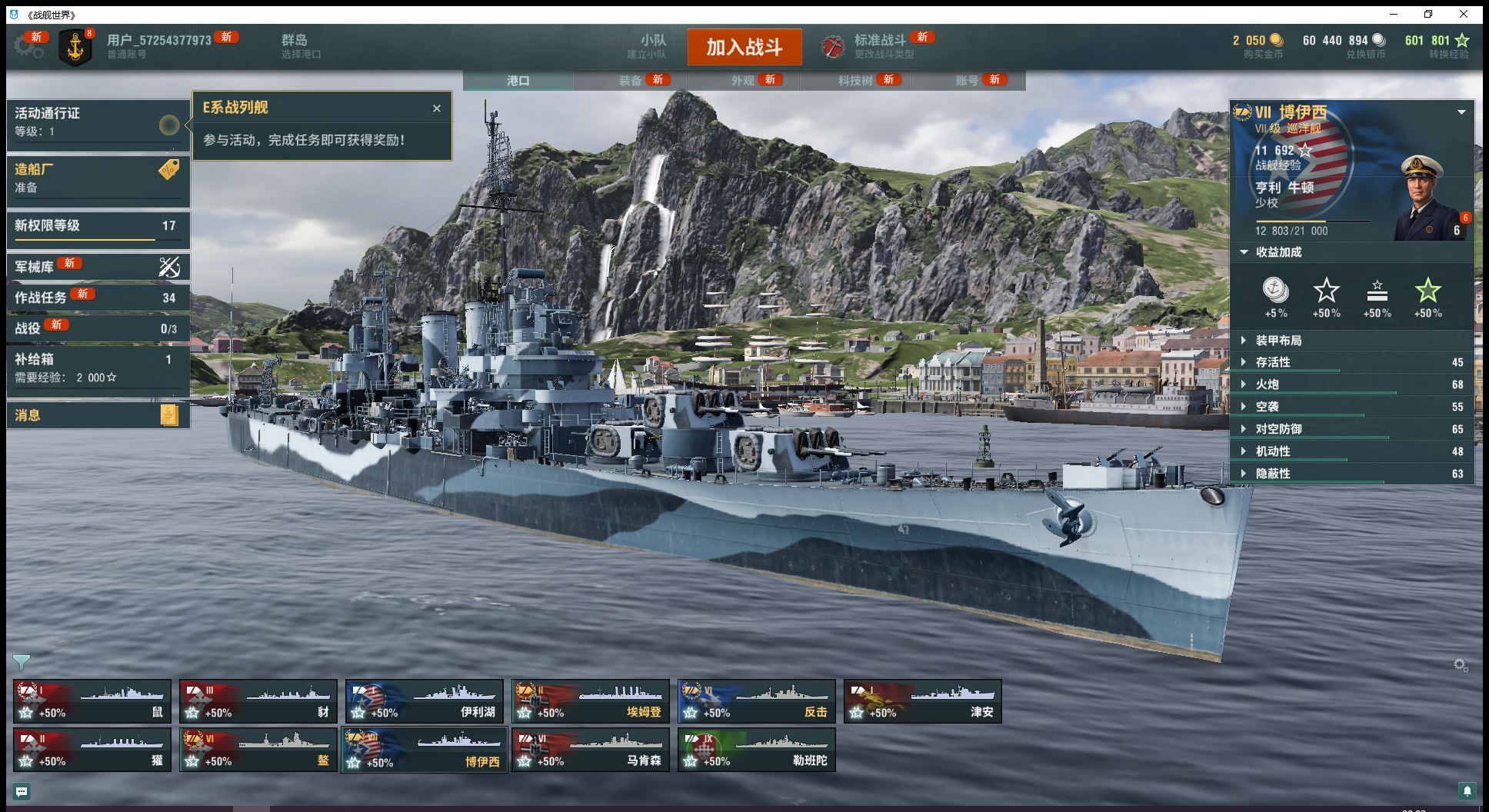Screen dimensions: 1489x812
Task: Change battle type via 标准战斗
Action: tap(879, 46)
